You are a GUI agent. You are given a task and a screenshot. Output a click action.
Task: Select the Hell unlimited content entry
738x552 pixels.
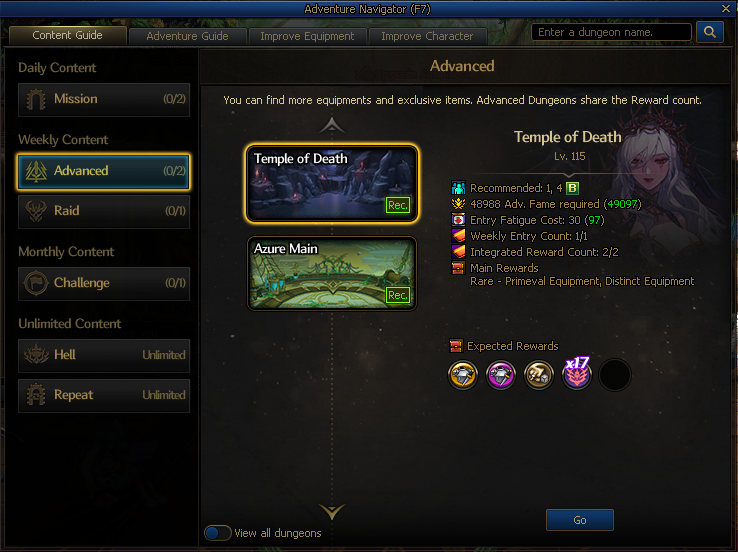(x=103, y=355)
